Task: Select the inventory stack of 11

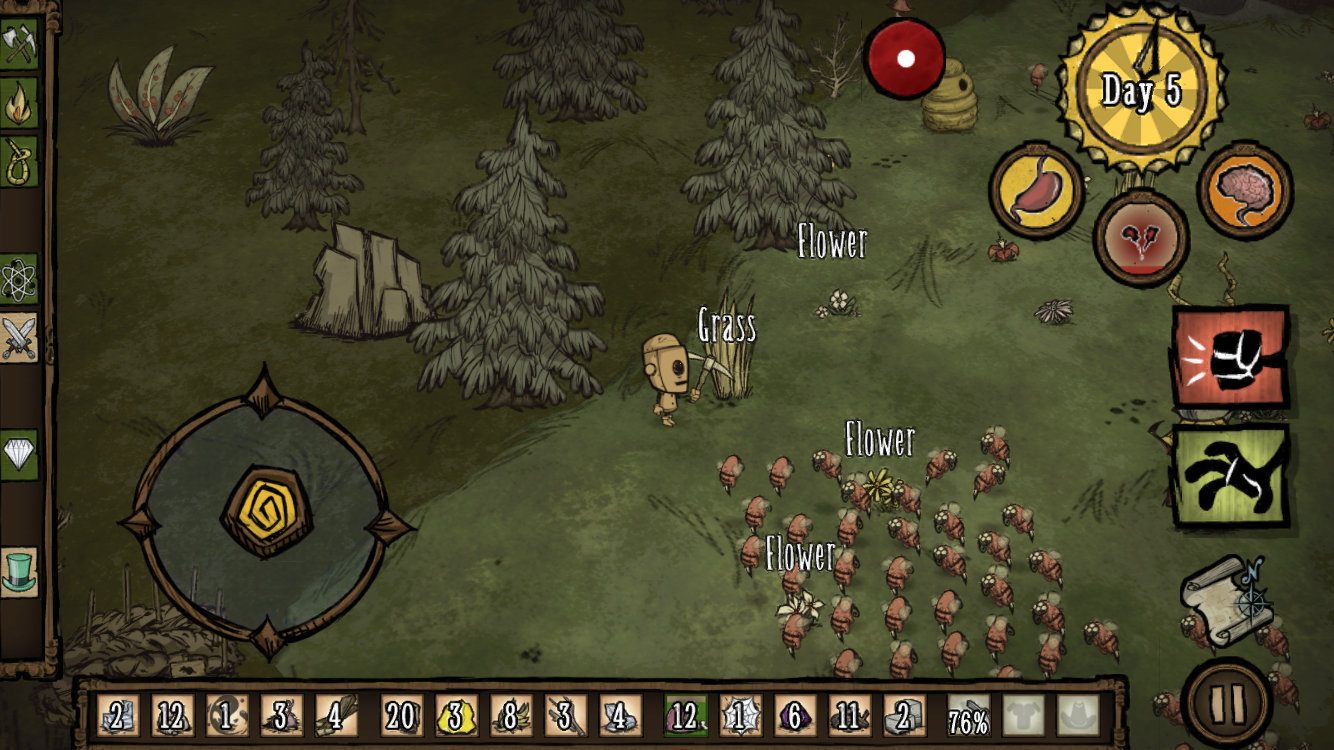Action: (849, 716)
